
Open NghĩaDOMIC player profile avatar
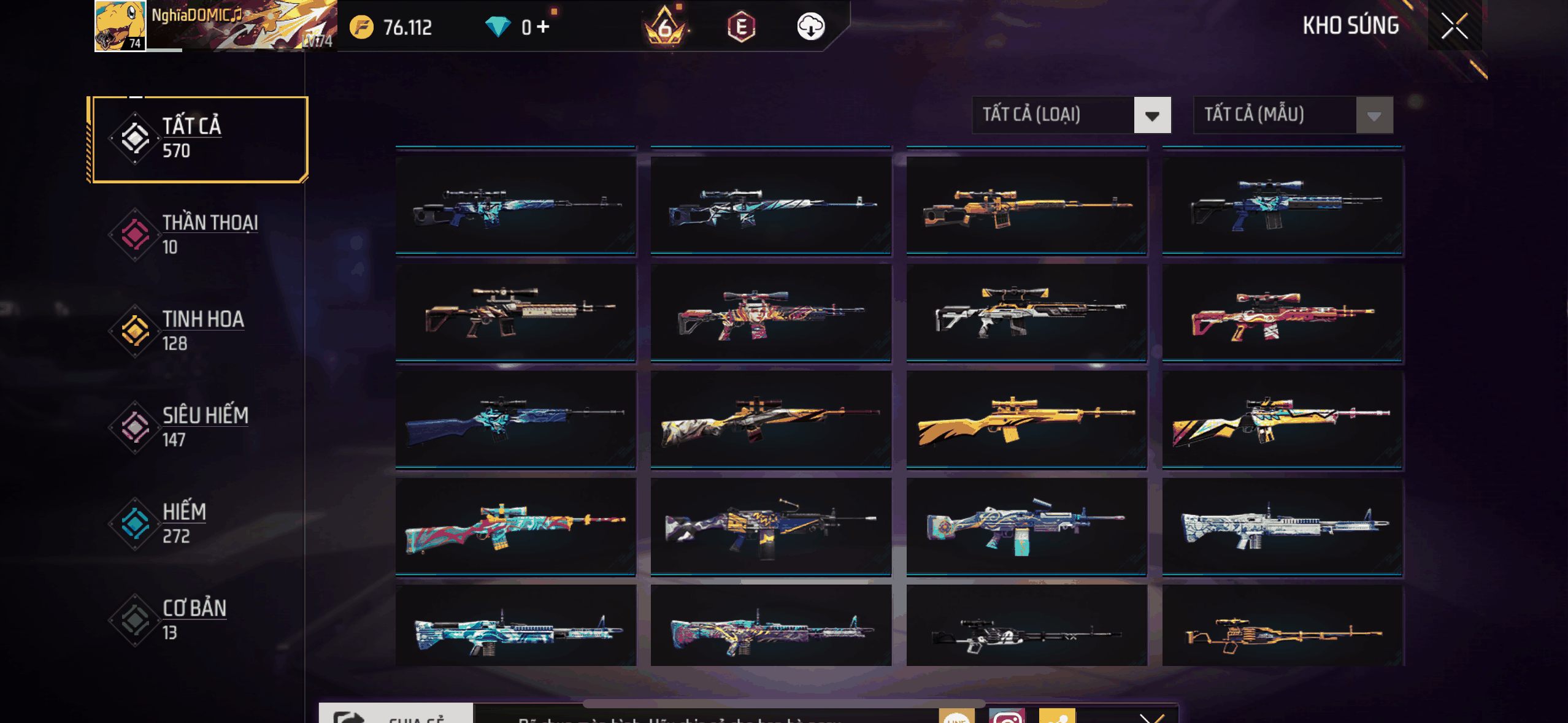point(120,26)
